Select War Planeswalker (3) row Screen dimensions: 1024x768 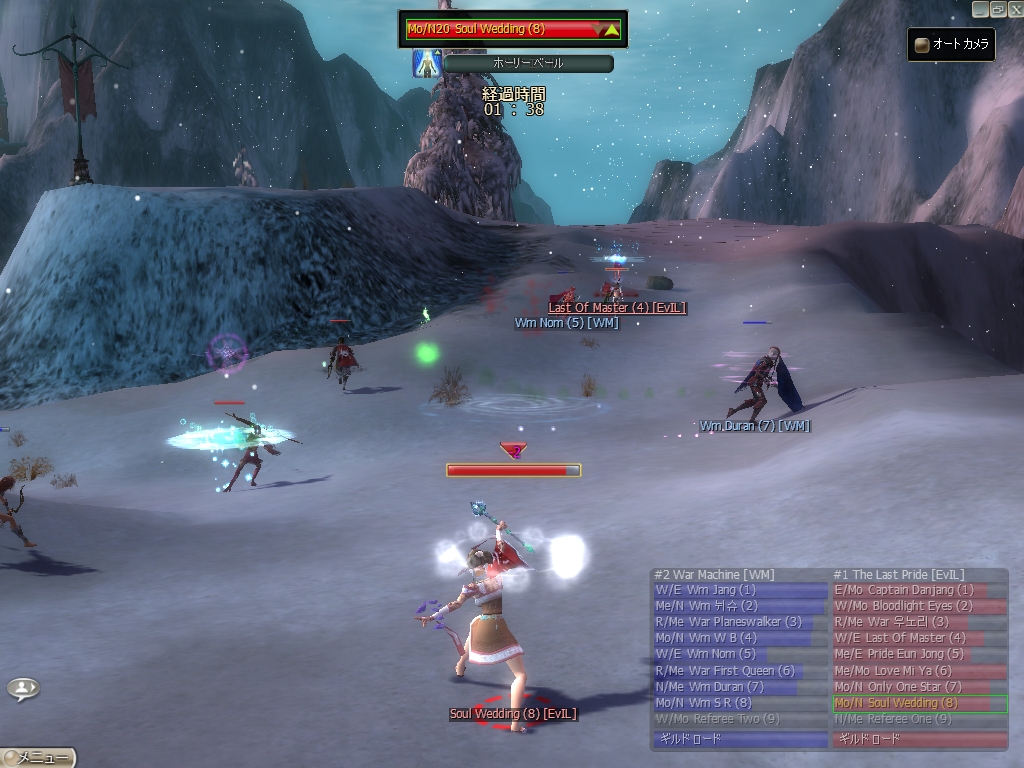tap(739, 622)
